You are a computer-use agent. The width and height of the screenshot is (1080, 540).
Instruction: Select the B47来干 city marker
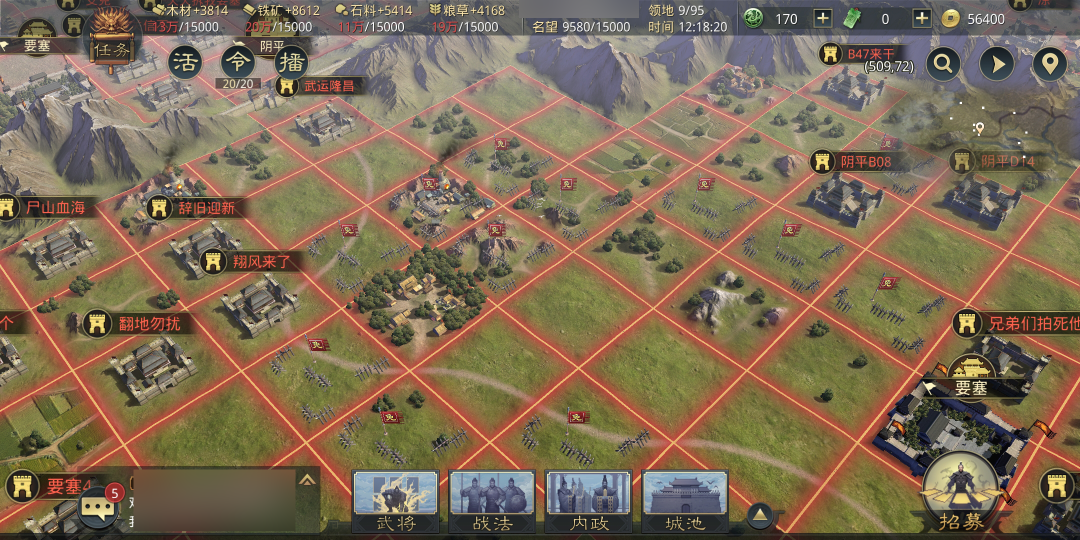858,54
